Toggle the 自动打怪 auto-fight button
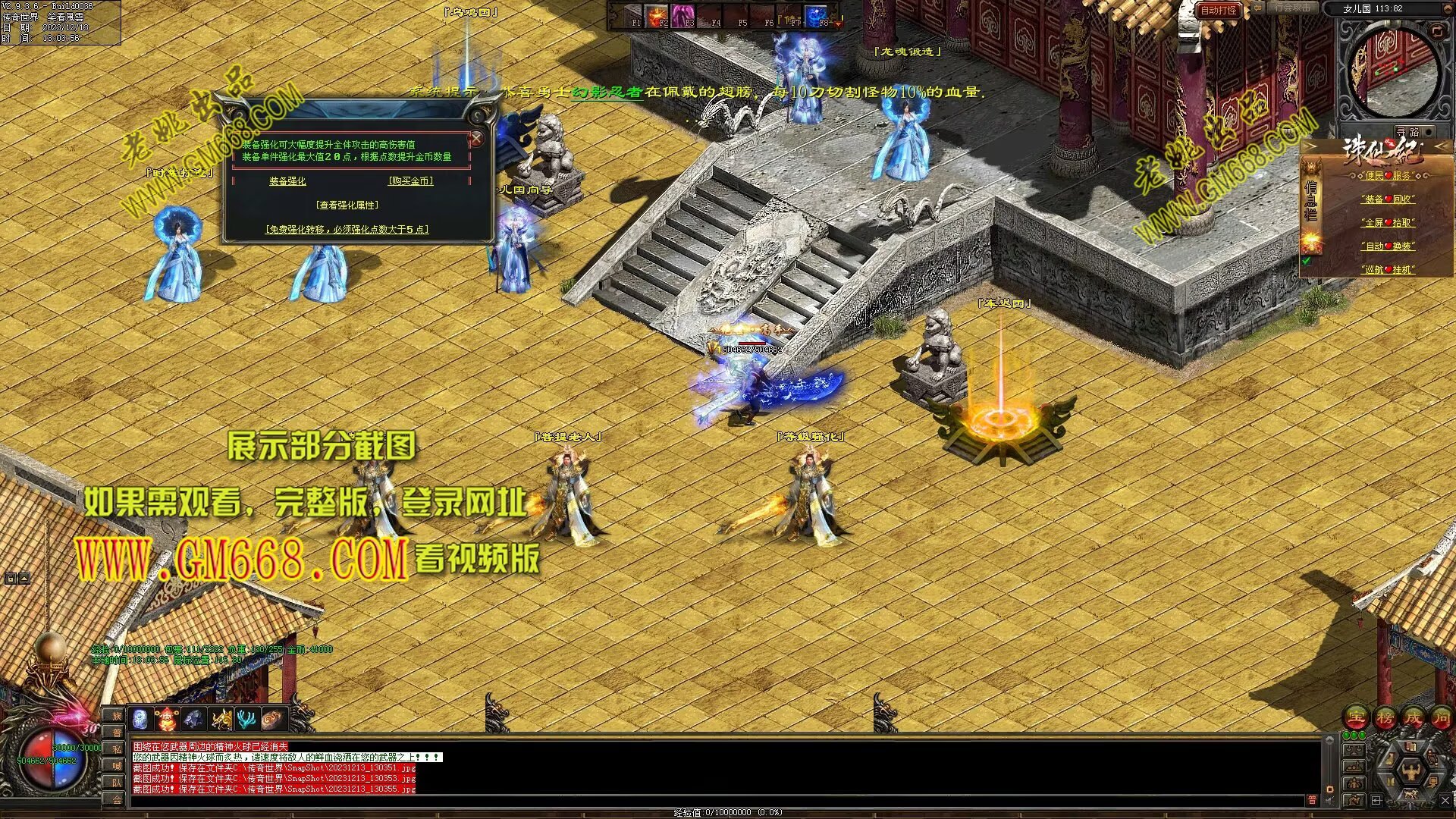This screenshot has height=819, width=1456. pyautogui.click(x=1219, y=10)
